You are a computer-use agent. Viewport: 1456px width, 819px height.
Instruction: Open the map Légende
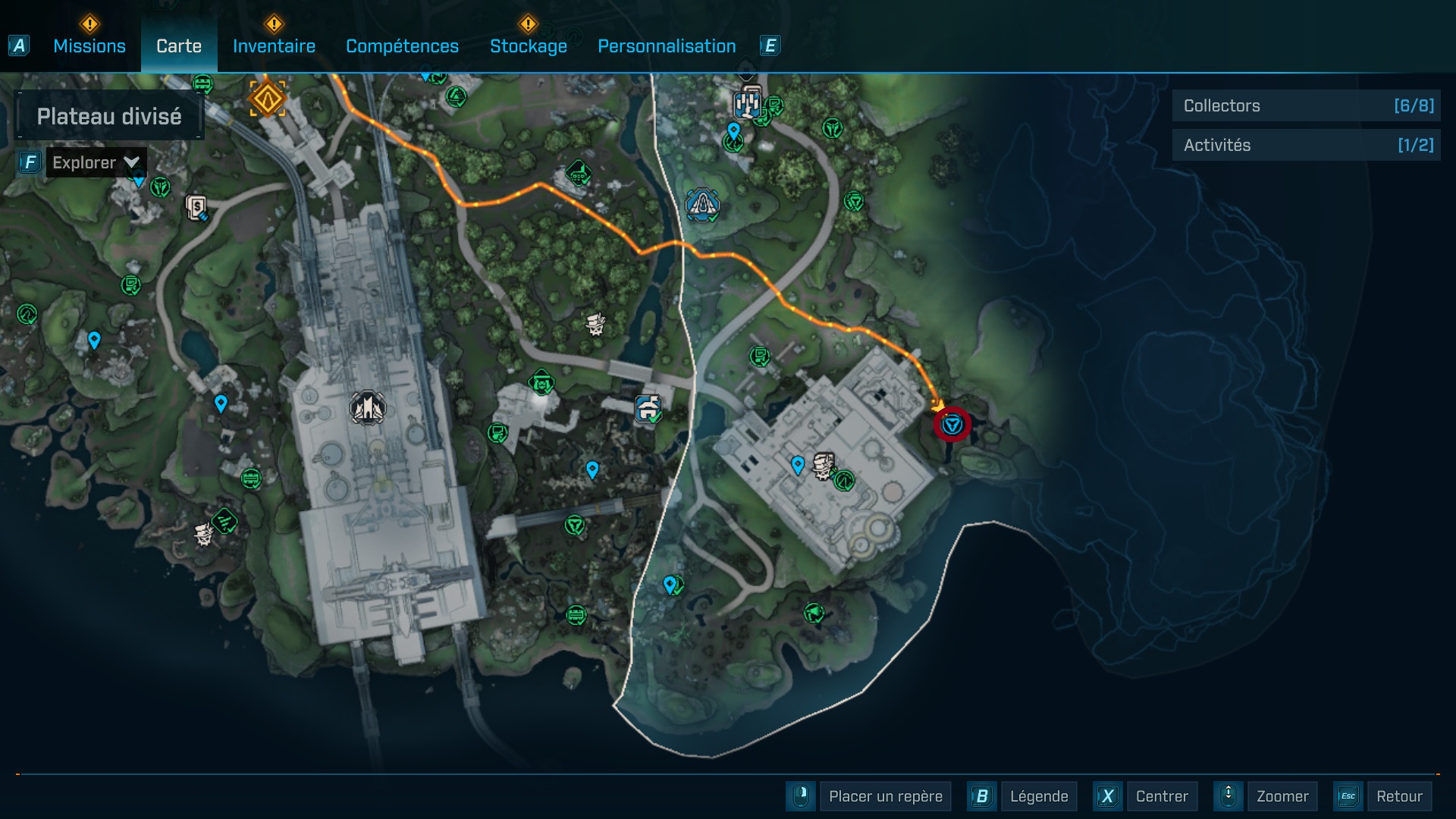pyautogui.click(x=1038, y=796)
